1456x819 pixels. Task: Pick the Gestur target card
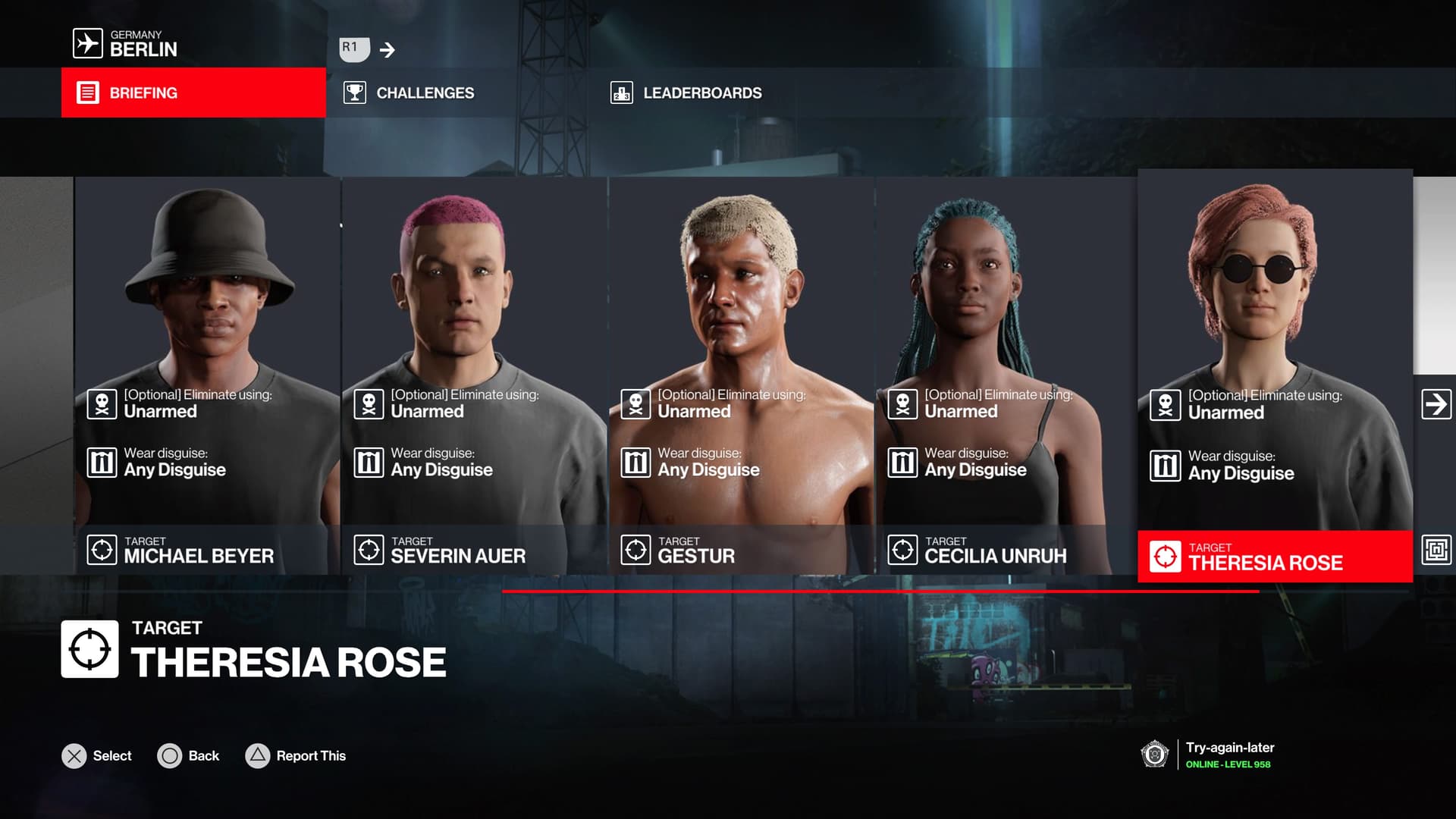[741, 375]
